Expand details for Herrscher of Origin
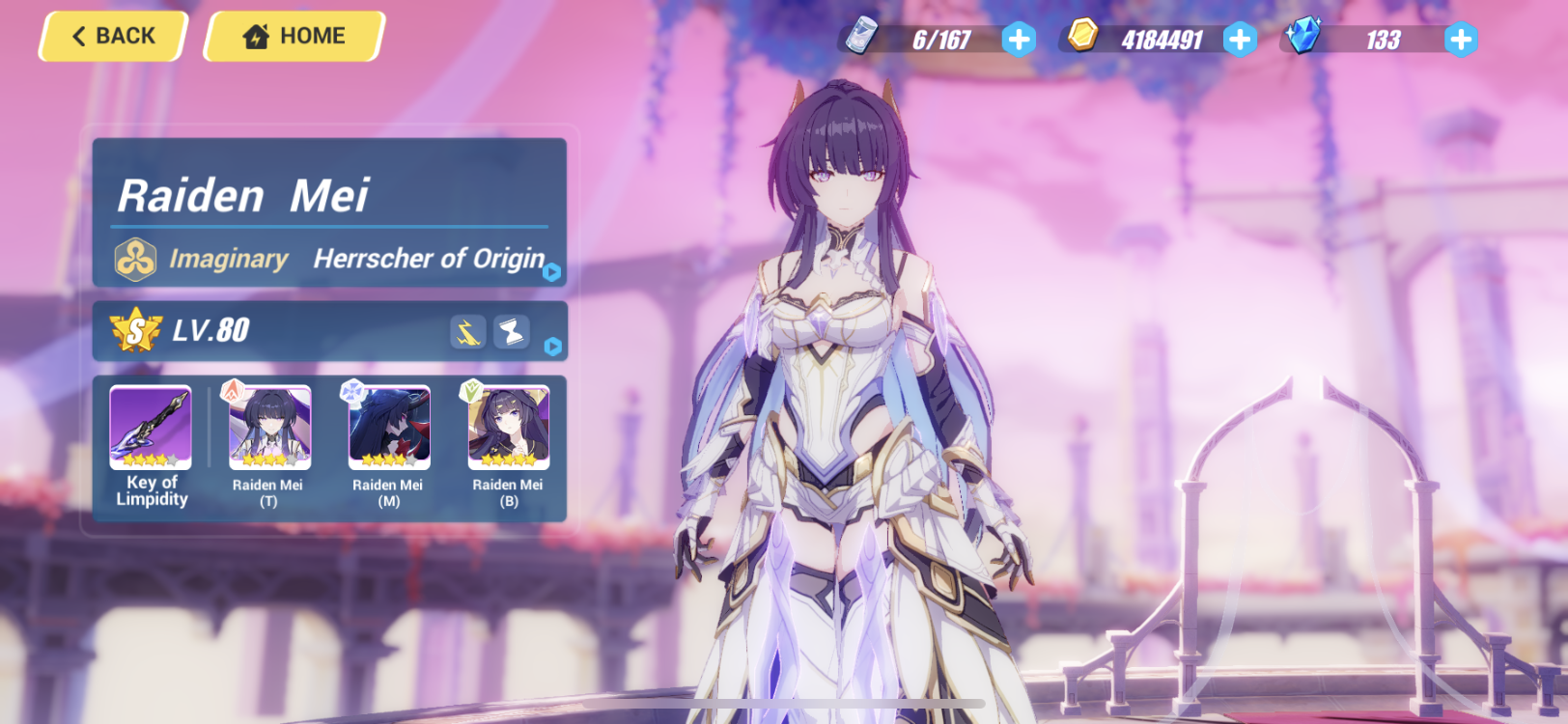Image resolution: width=1568 pixels, height=724 pixels. click(551, 273)
